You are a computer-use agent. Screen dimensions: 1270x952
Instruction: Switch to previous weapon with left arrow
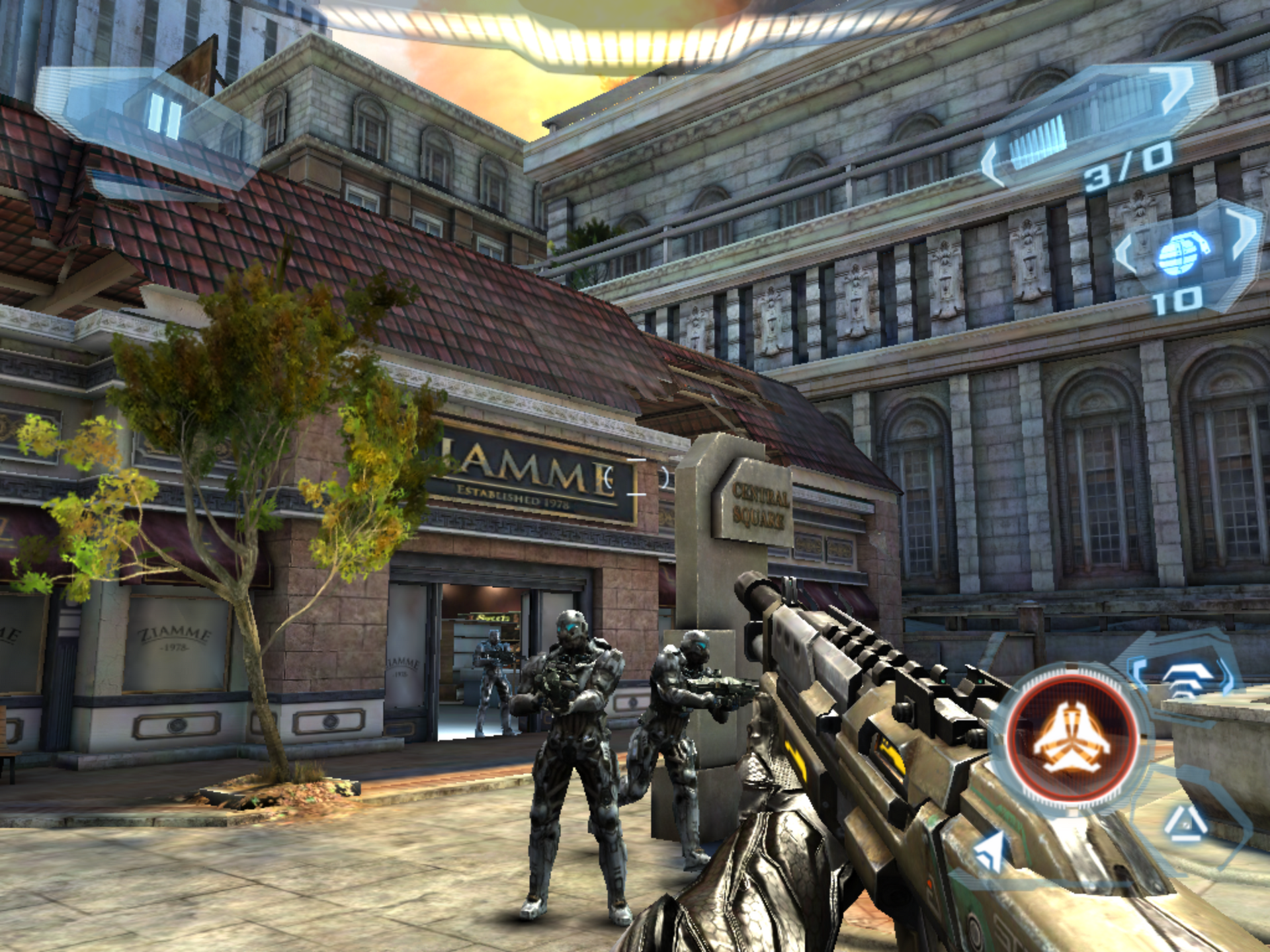point(992,164)
